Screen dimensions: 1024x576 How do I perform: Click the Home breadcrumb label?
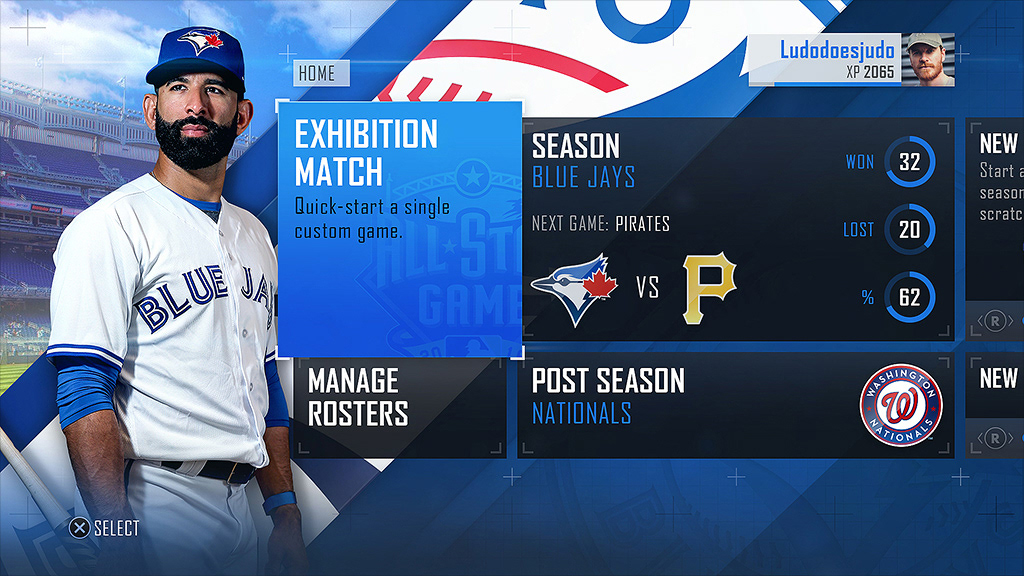tap(320, 73)
